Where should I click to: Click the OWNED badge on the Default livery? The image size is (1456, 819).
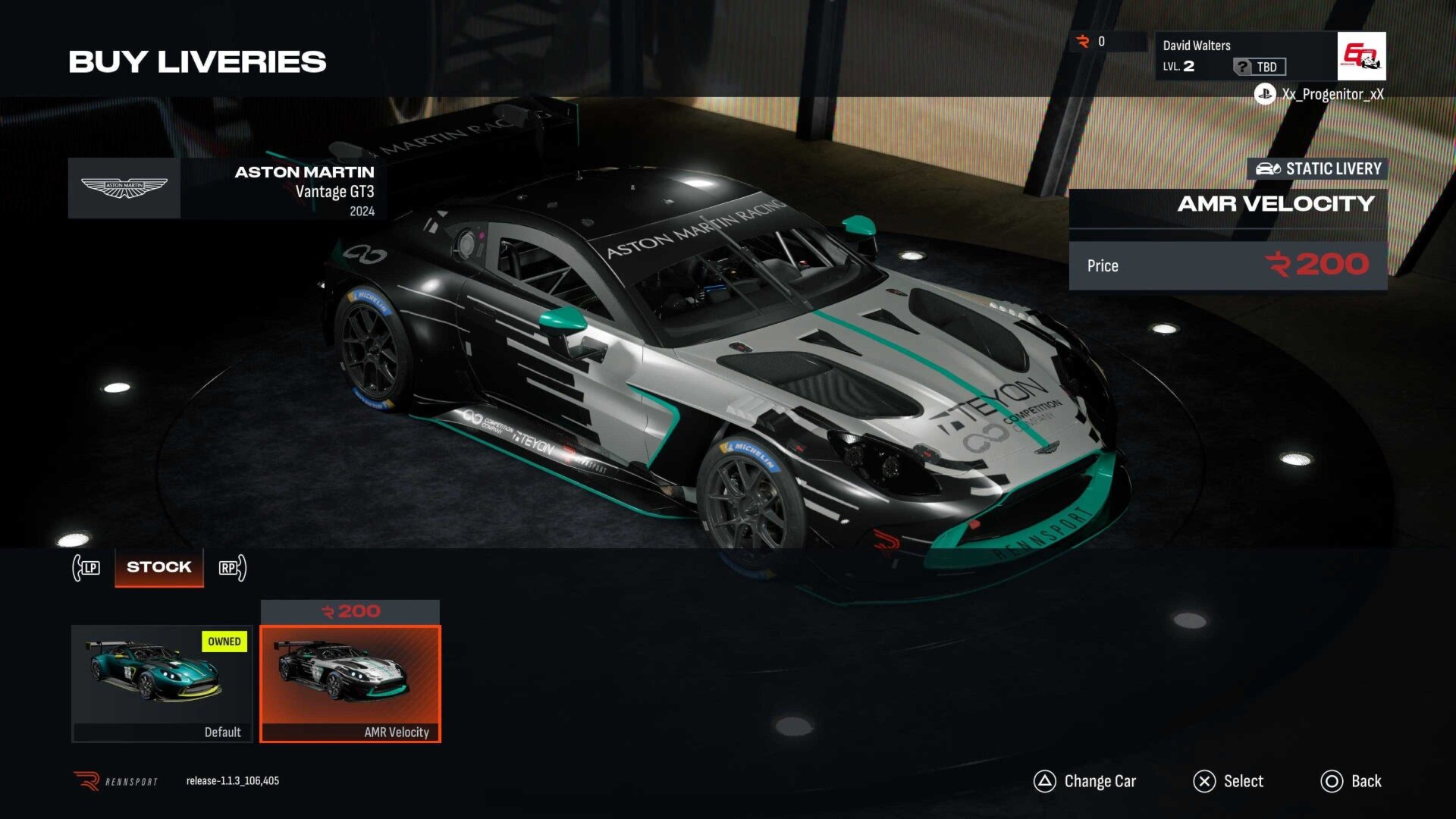pyautogui.click(x=224, y=642)
